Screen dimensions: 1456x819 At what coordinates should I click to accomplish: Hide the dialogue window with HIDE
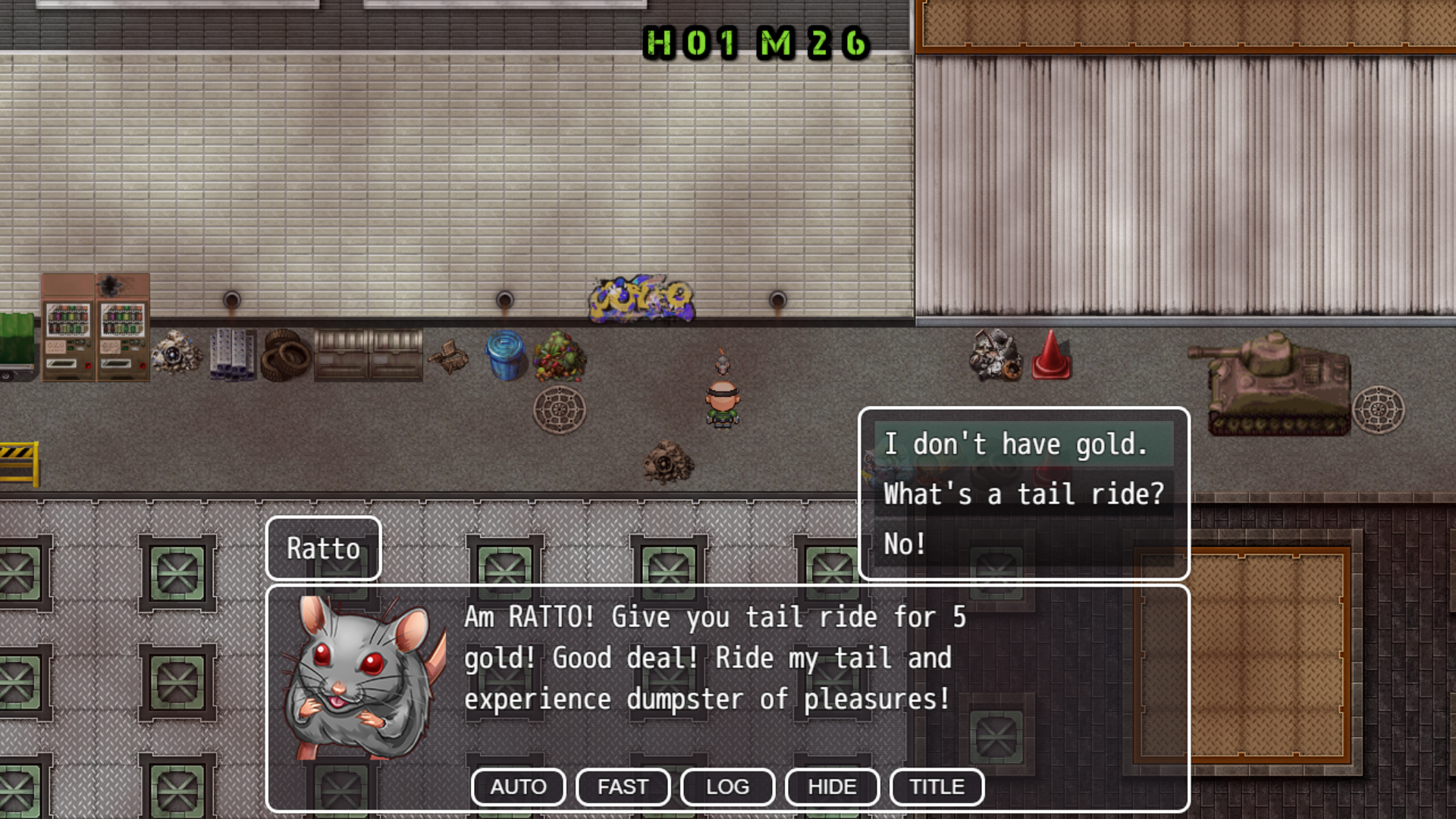point(832,787)
